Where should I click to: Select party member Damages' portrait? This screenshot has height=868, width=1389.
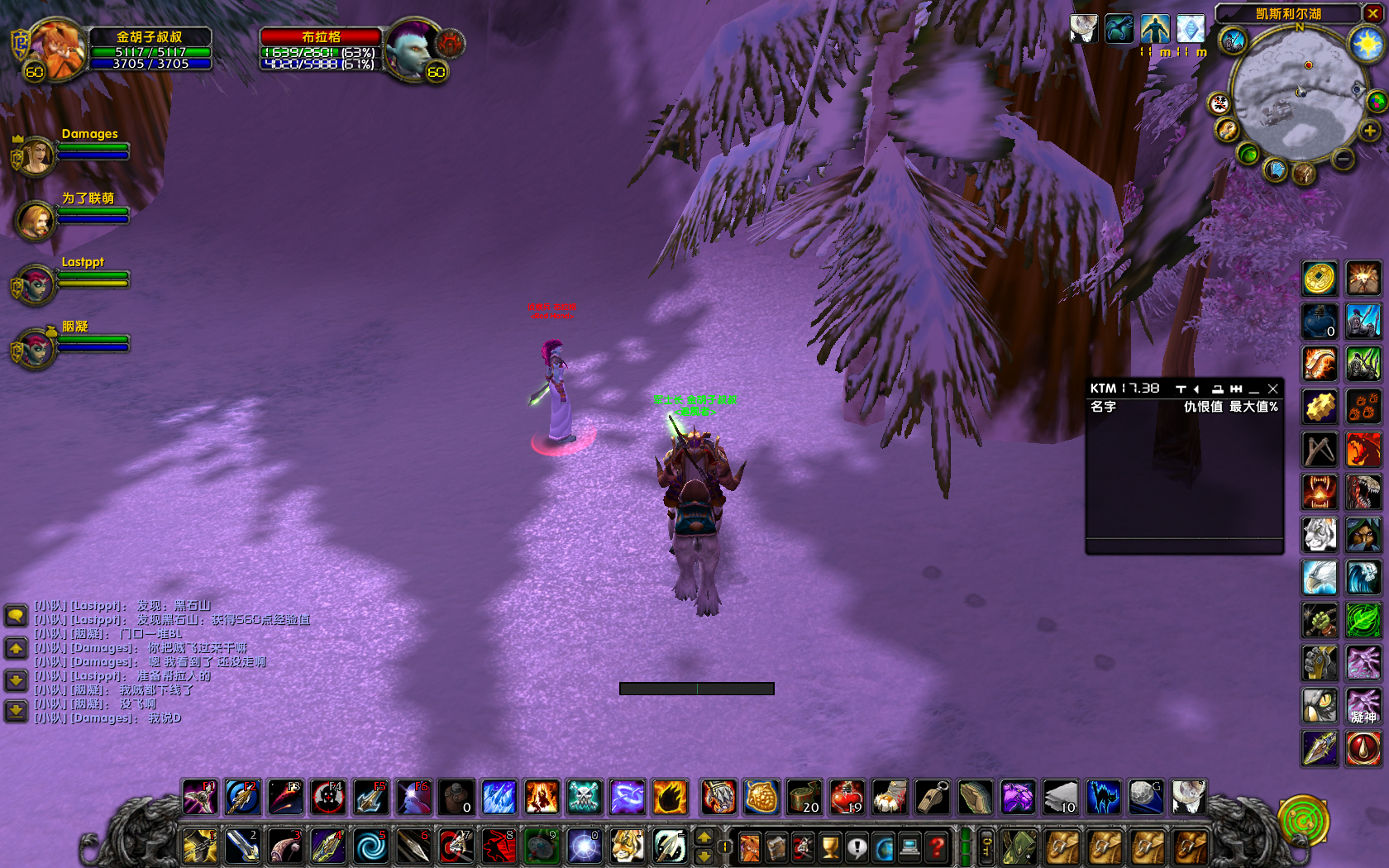point(36,155)
